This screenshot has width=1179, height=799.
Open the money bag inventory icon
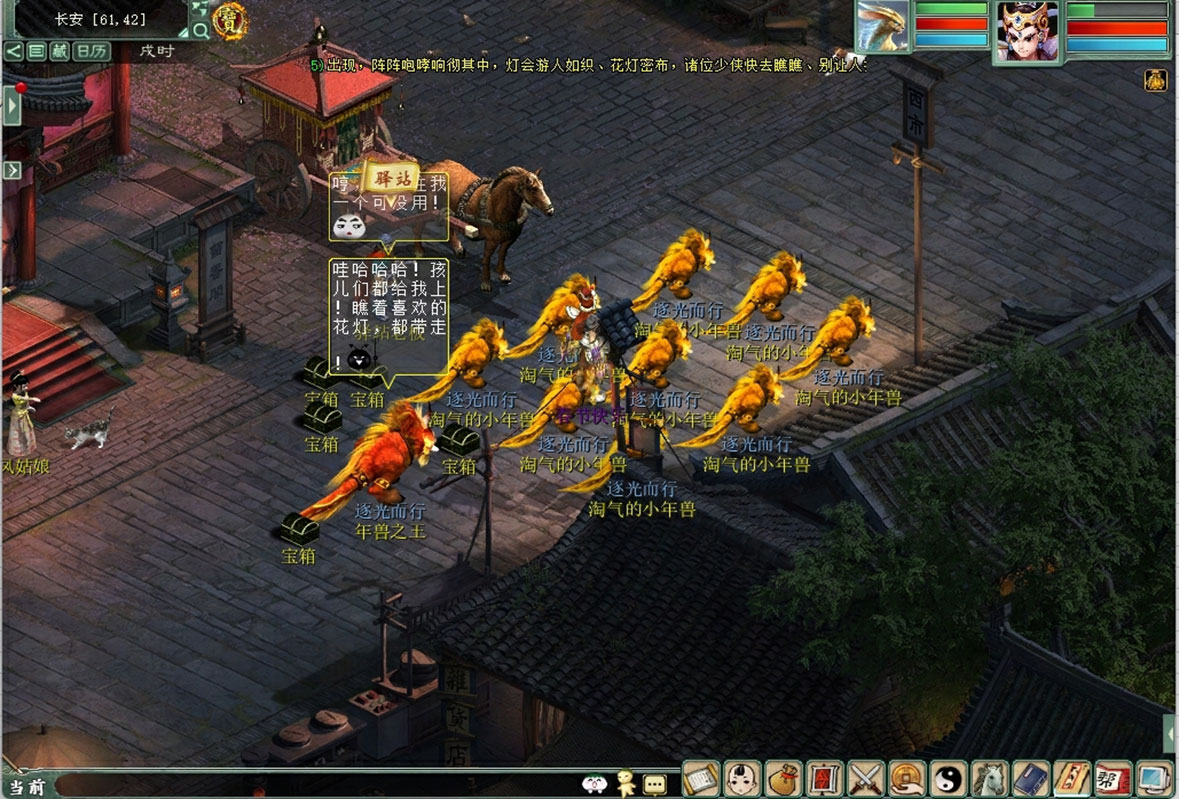(x=783, y=778)
